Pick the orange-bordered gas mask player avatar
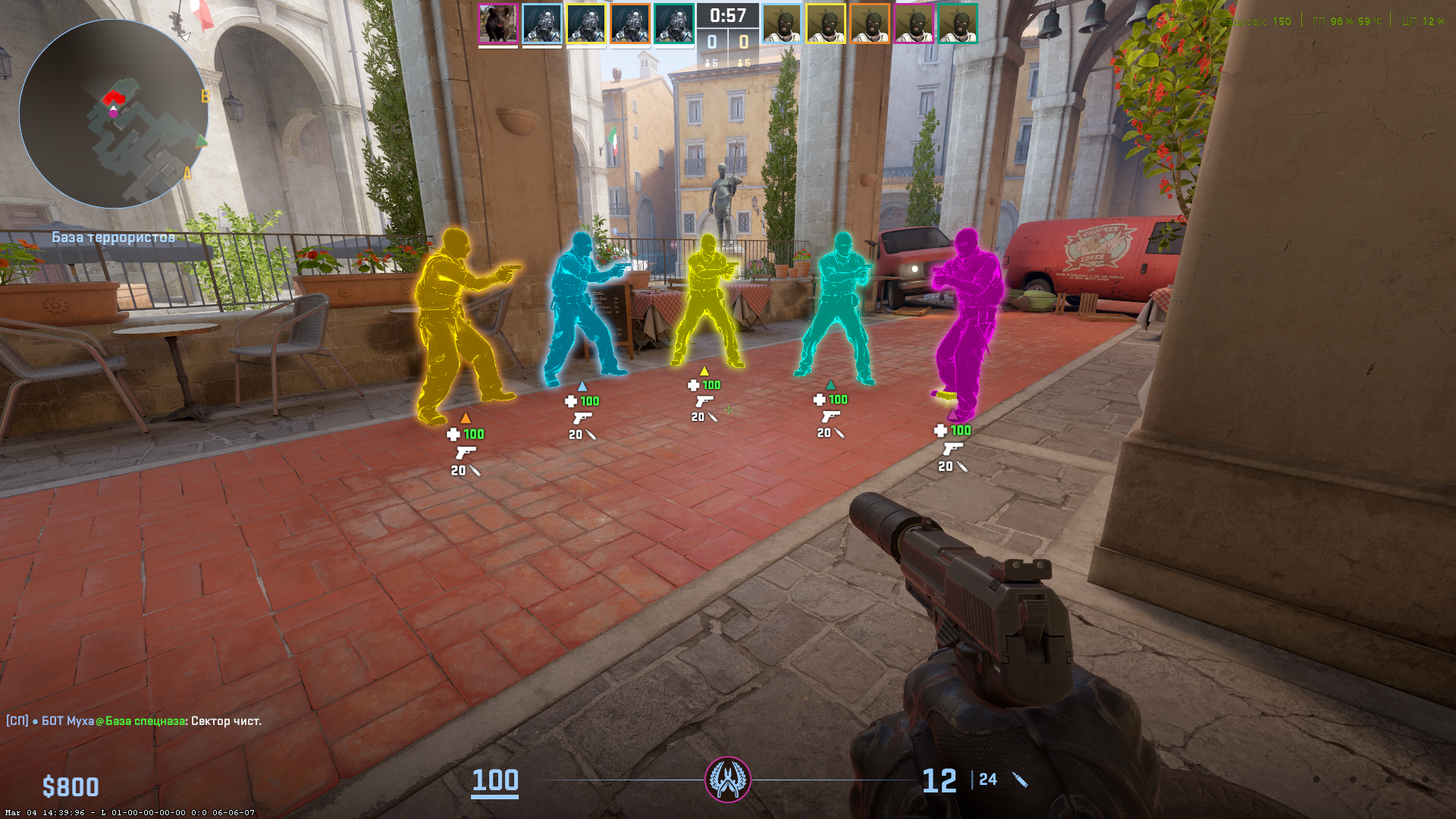The width and height of the screenshot is (1456, 819). click(630, 24)
